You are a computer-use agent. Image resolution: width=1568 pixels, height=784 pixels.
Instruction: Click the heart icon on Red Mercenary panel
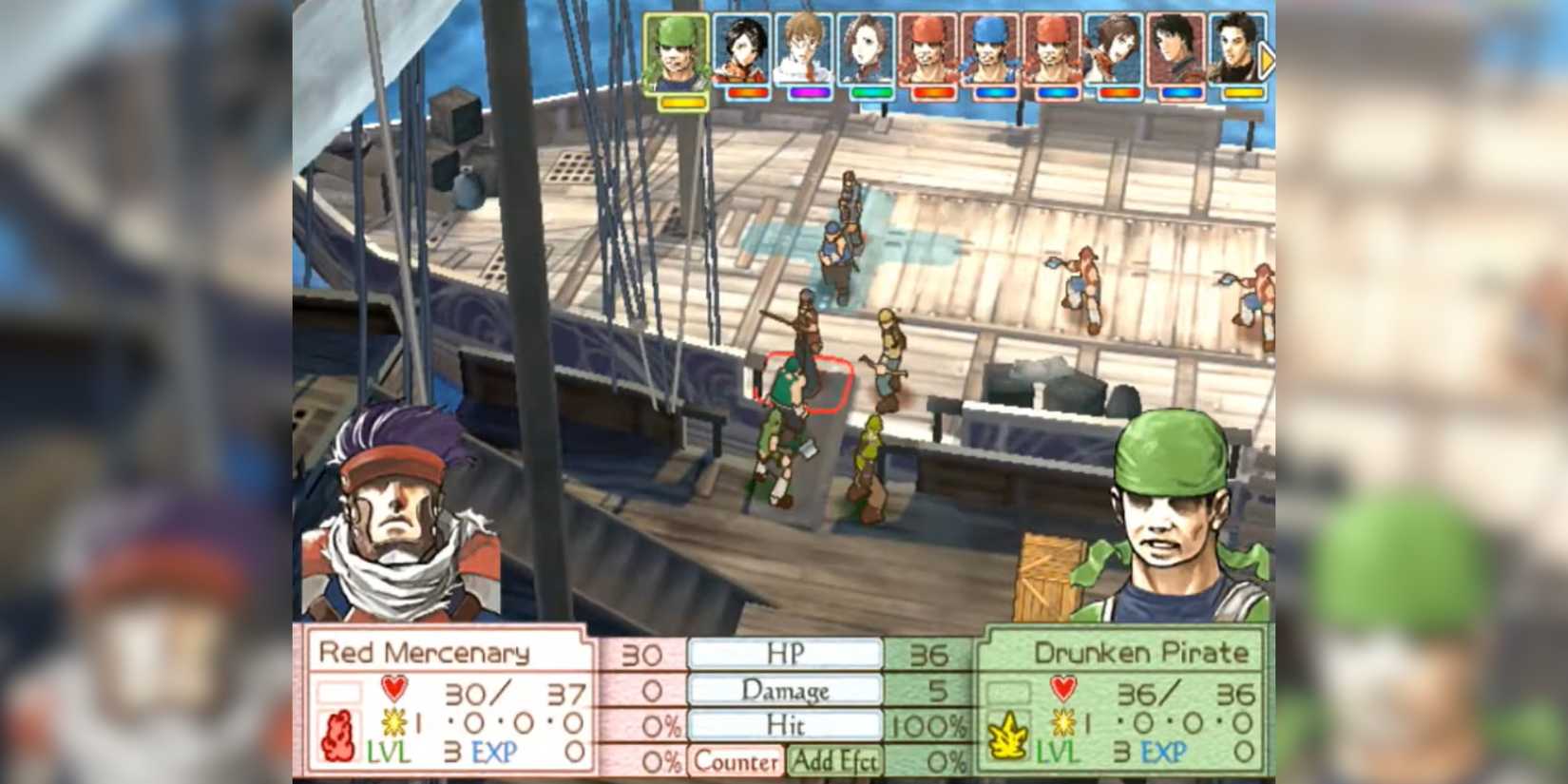392,687
